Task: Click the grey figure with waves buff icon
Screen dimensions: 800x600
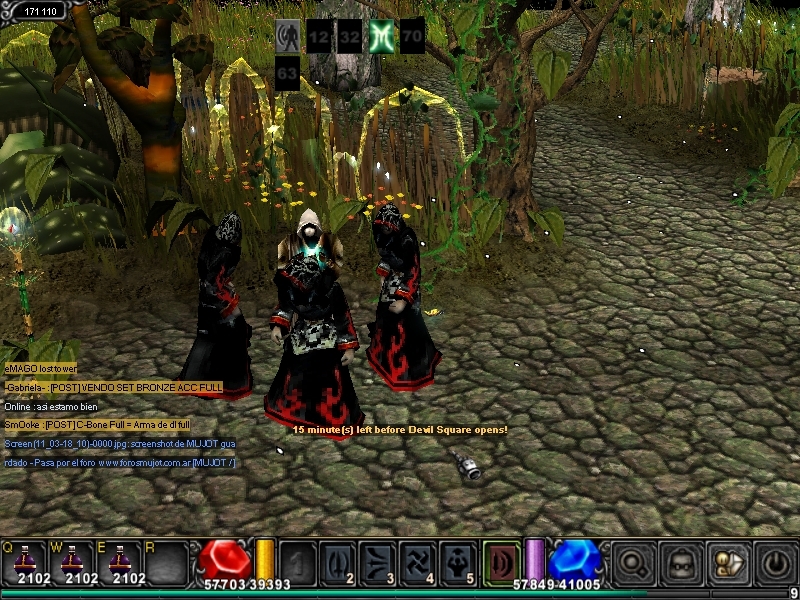Action: pos(288,36)
